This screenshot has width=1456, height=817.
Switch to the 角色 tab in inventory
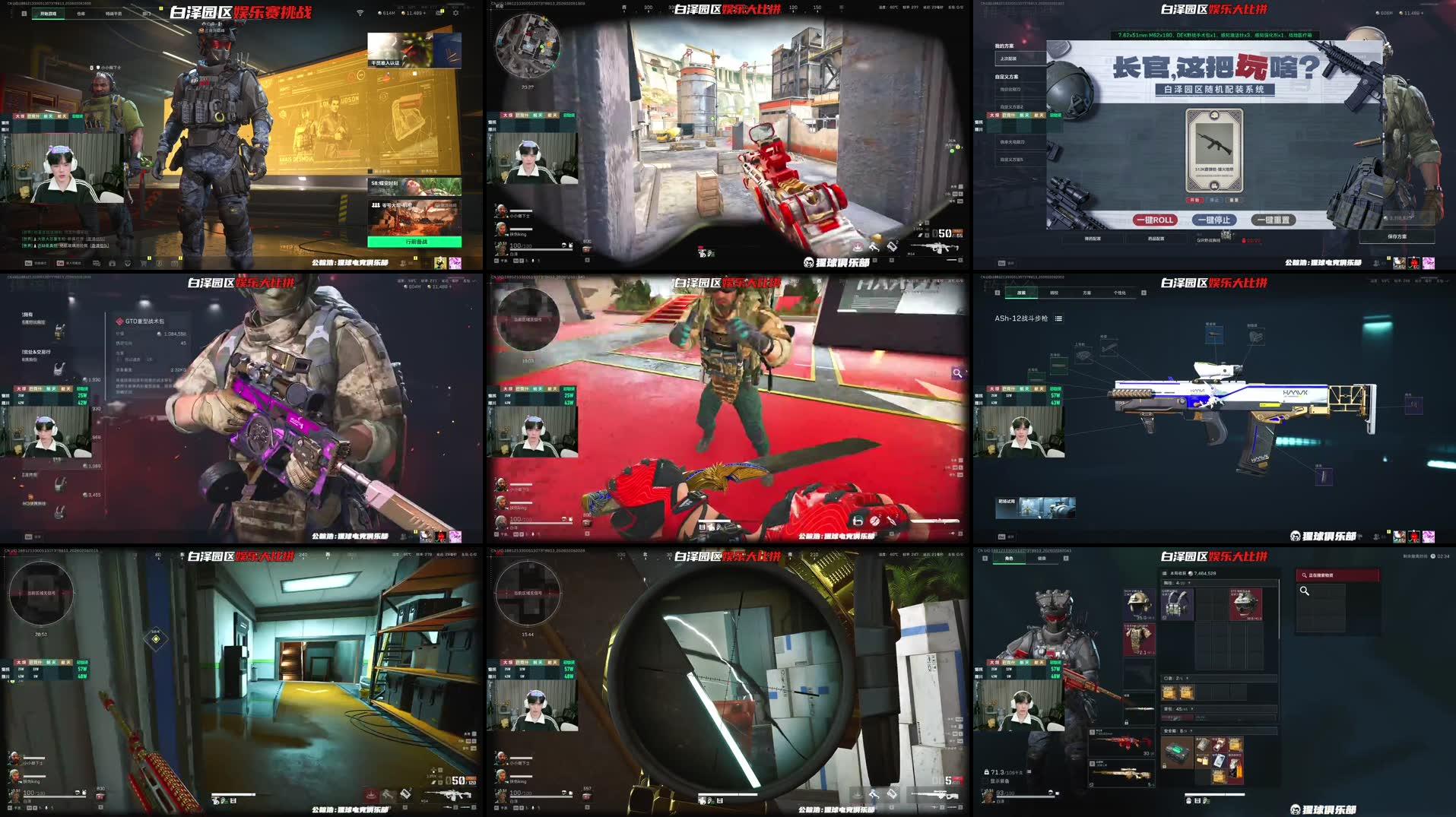point(1009,559)
